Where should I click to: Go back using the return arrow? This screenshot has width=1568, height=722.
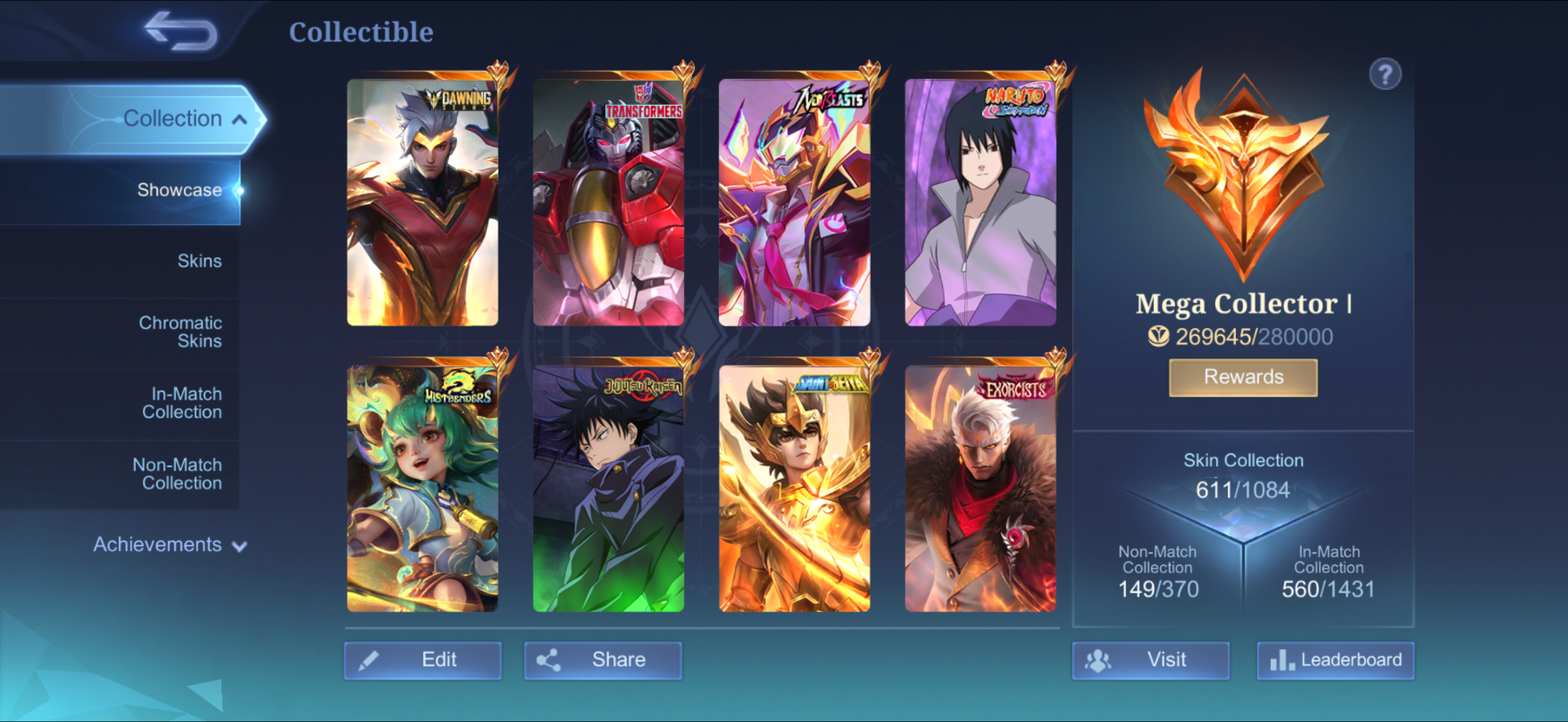[181, 32]
